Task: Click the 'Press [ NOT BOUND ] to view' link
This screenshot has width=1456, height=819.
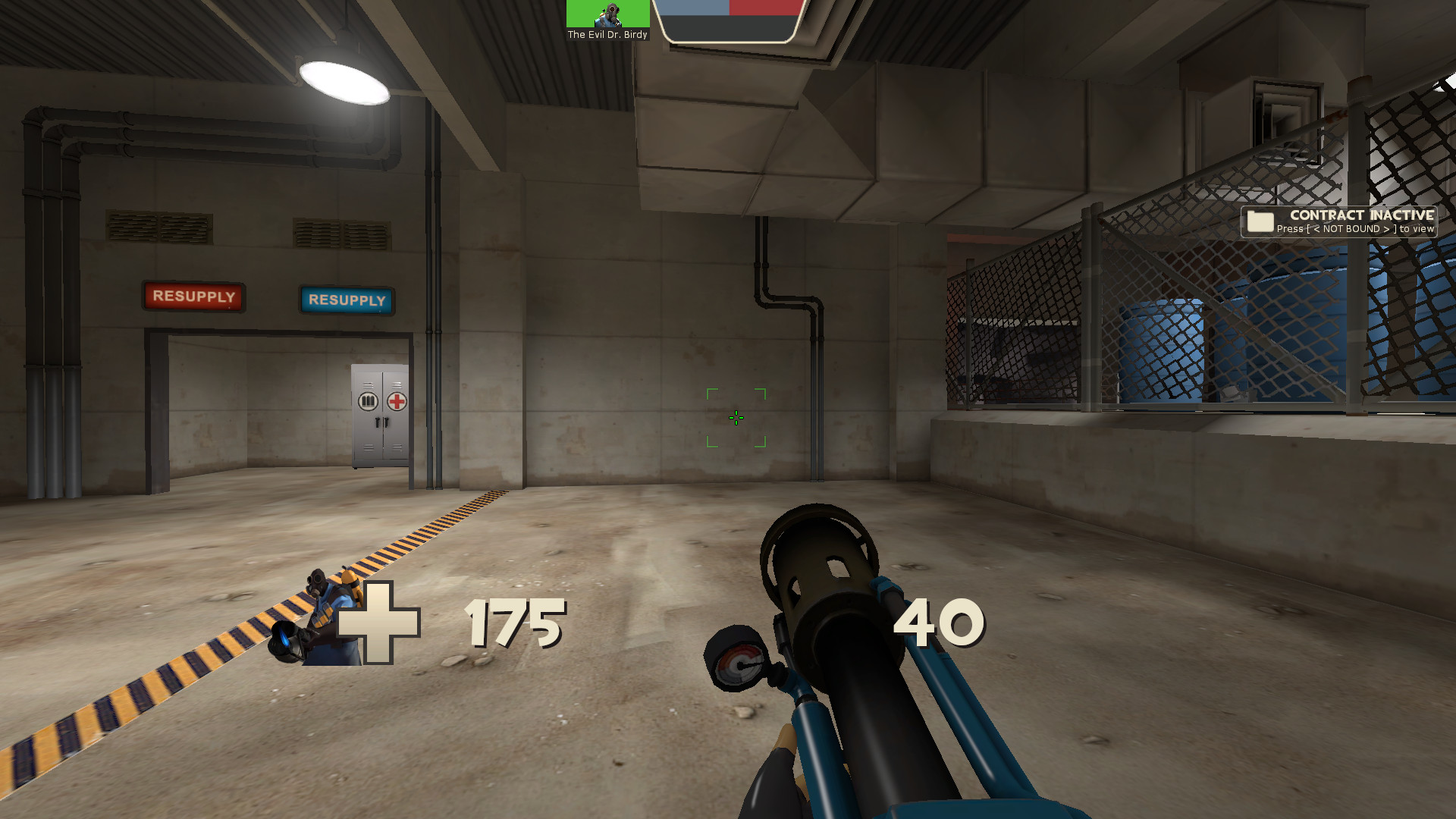Action: tap(1359, 229)
